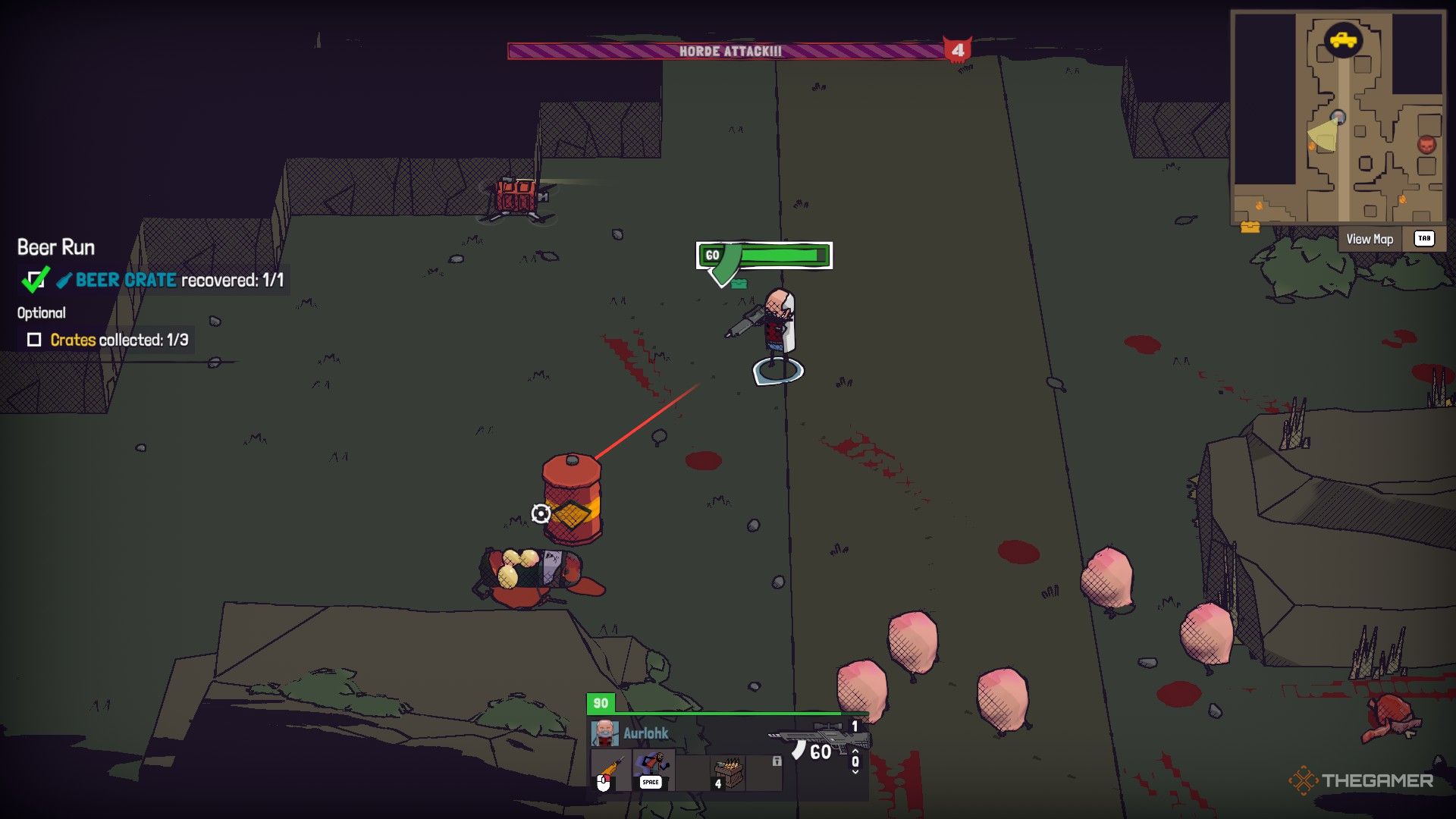Click the padlock on the locked inventory slot
Screen dimensions: 1456x819
(777, 762)
